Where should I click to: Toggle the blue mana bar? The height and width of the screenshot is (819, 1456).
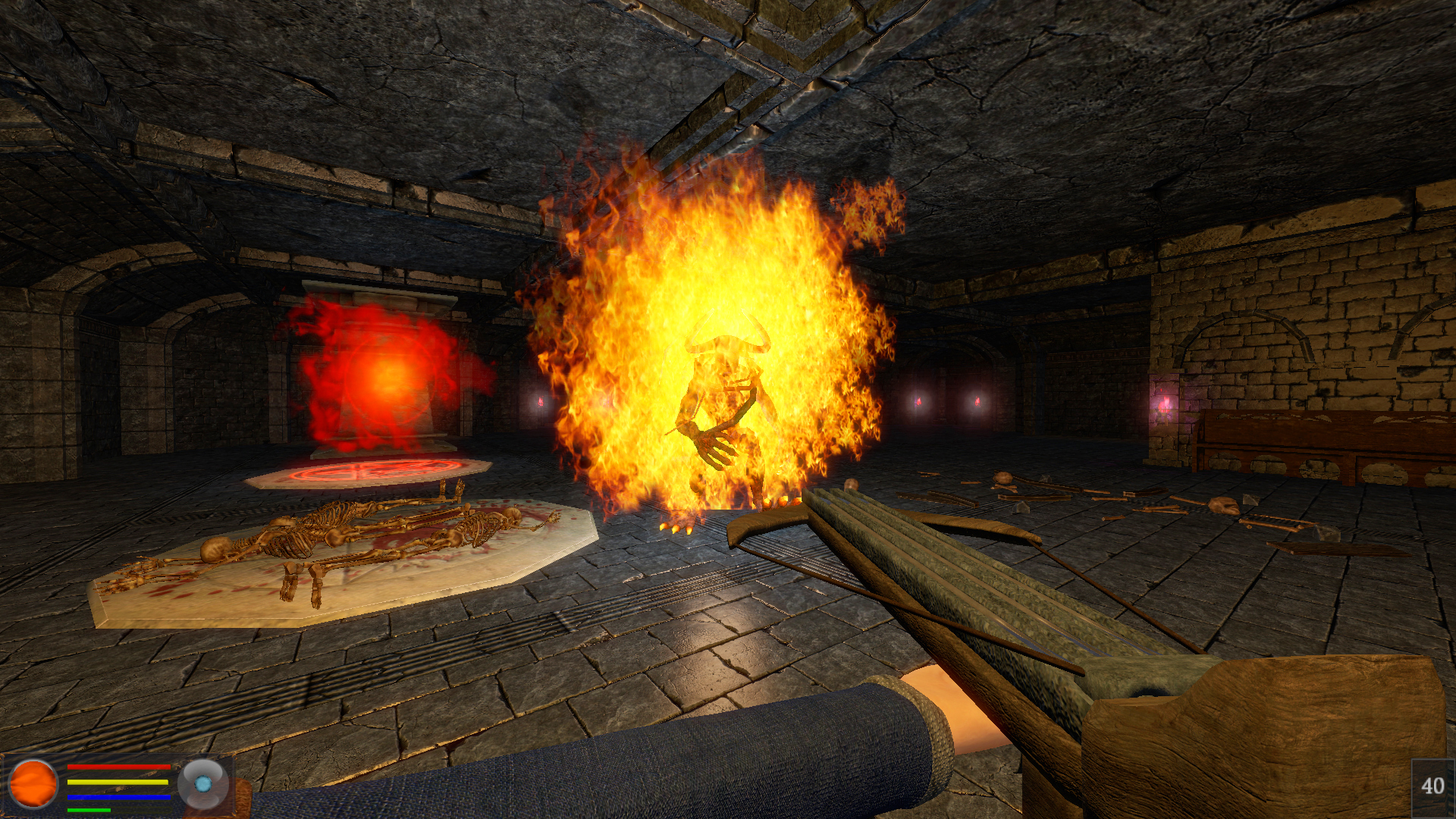tap(118, 798)
